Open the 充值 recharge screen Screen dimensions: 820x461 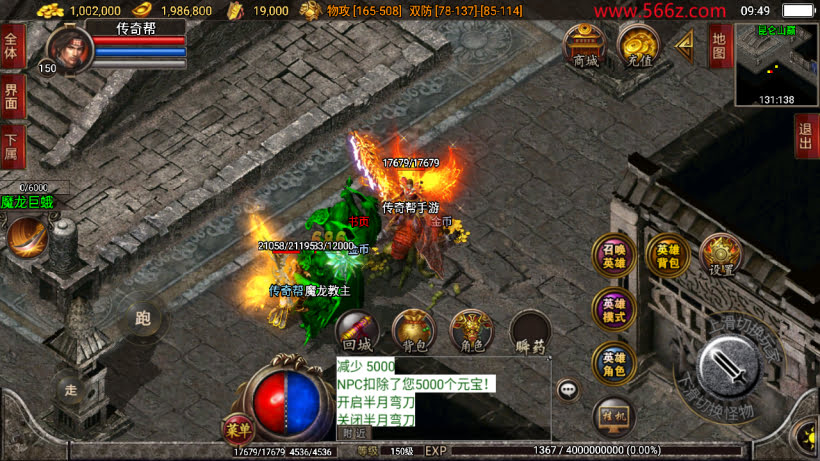pyautogui.click(x=636, y=45)
